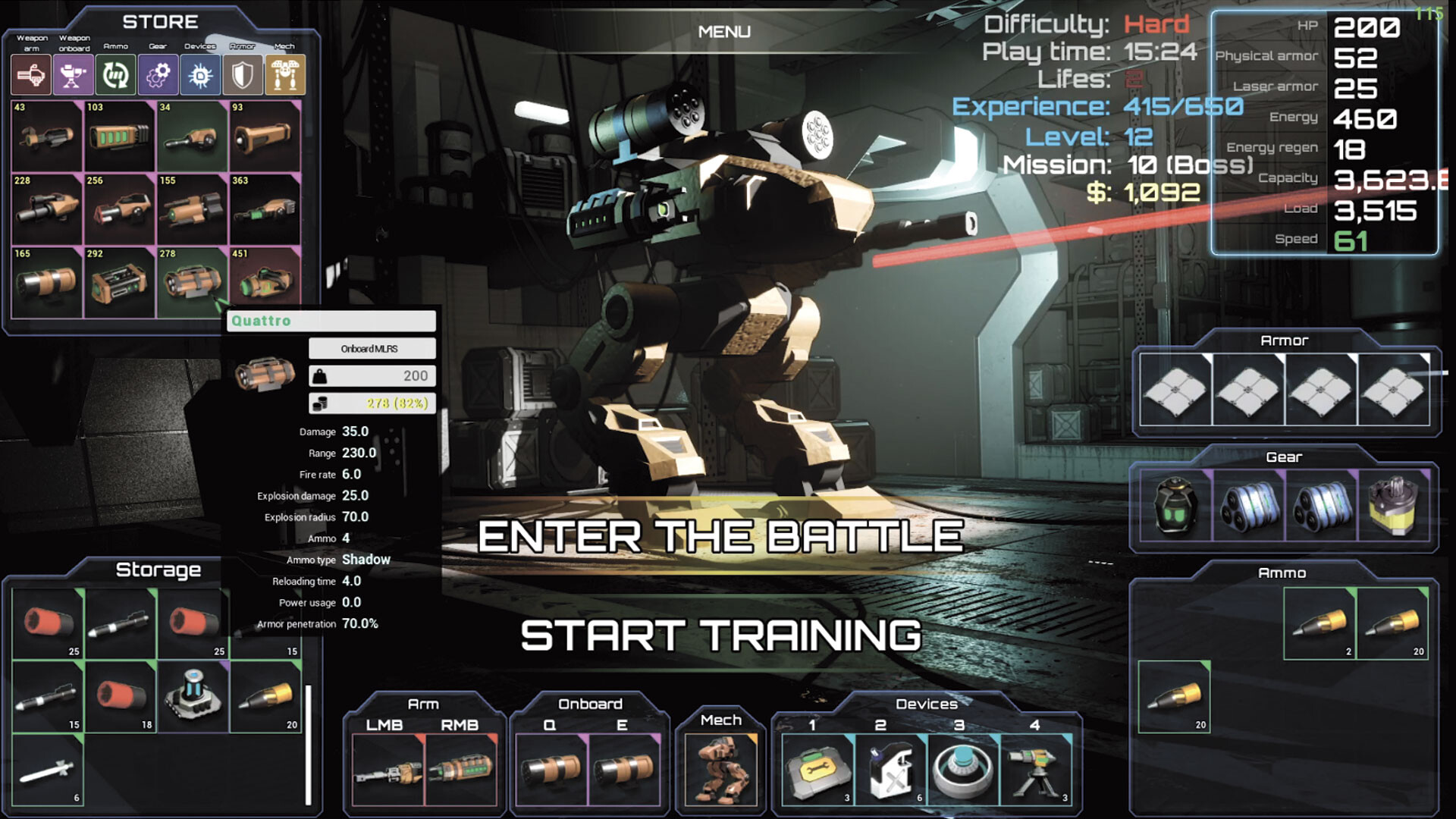Select the onboard weapon bound to Q
Image resolution: width=1456 pixels, height=819 pixels.
point(554,770)
